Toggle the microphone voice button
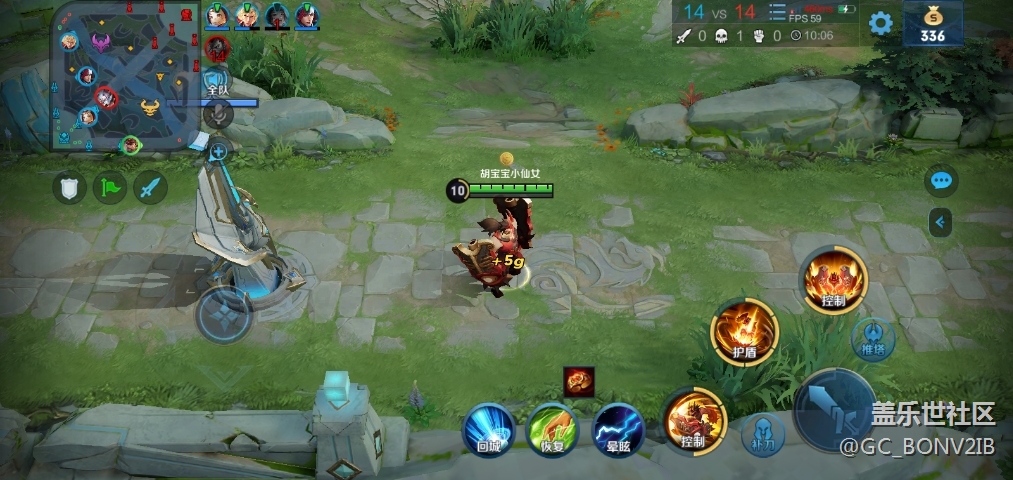This screenshot has height=480, width=1013. tap(218, 114)
